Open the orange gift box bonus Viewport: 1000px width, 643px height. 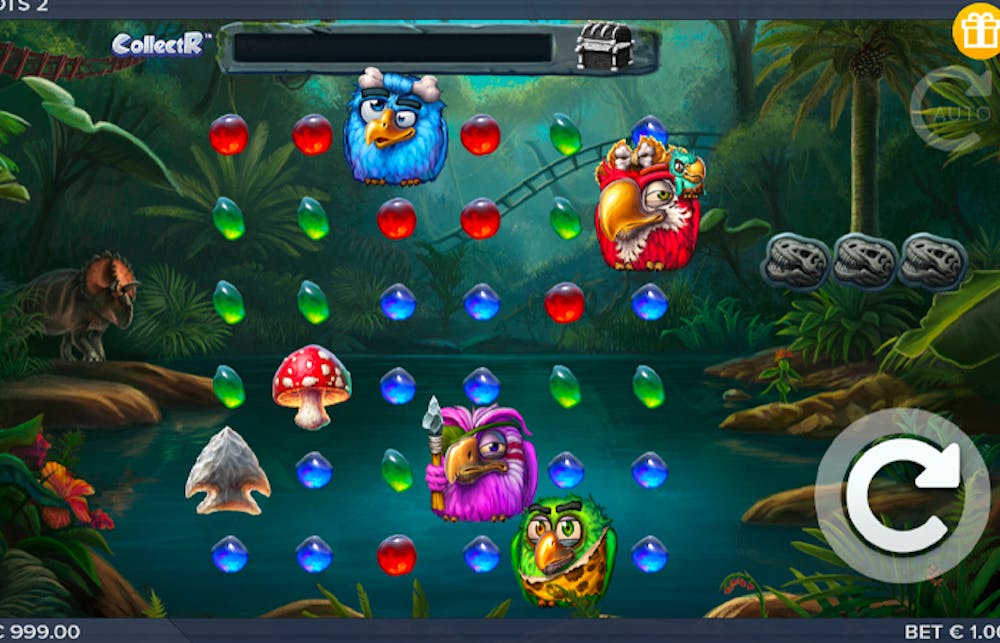(975, 33)
